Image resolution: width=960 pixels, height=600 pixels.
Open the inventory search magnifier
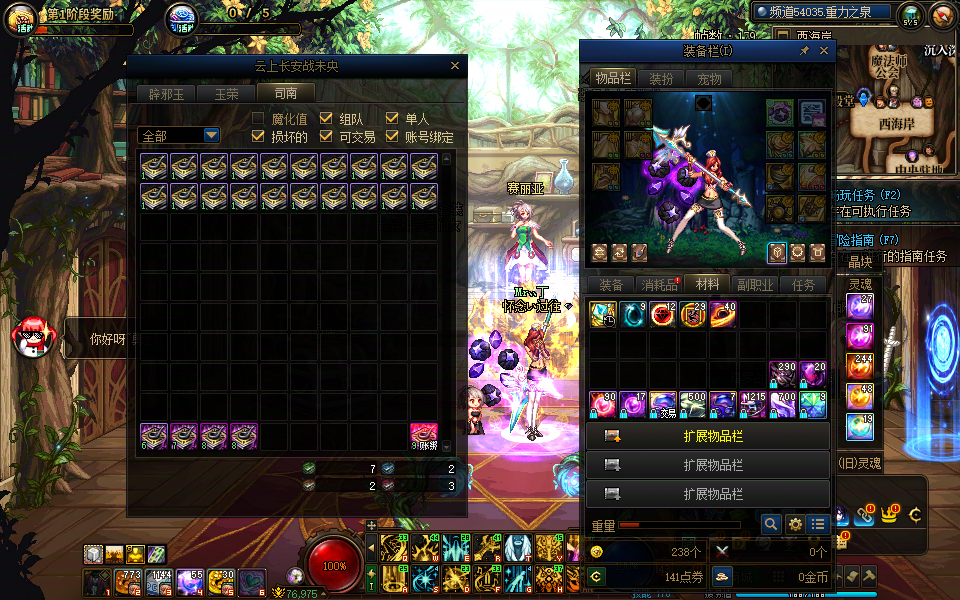770,524
